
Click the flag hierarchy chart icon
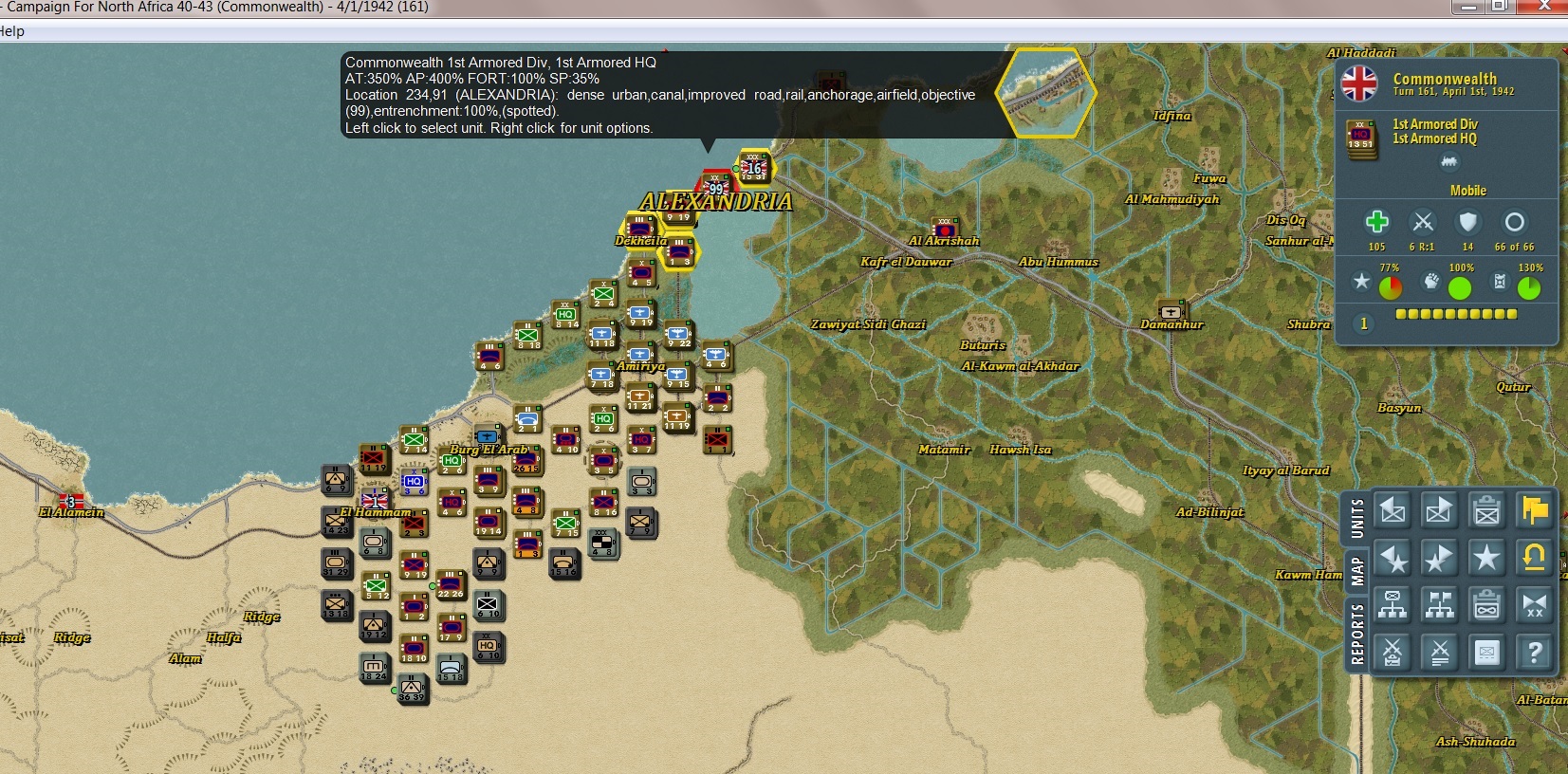(x=1438, y=603)
